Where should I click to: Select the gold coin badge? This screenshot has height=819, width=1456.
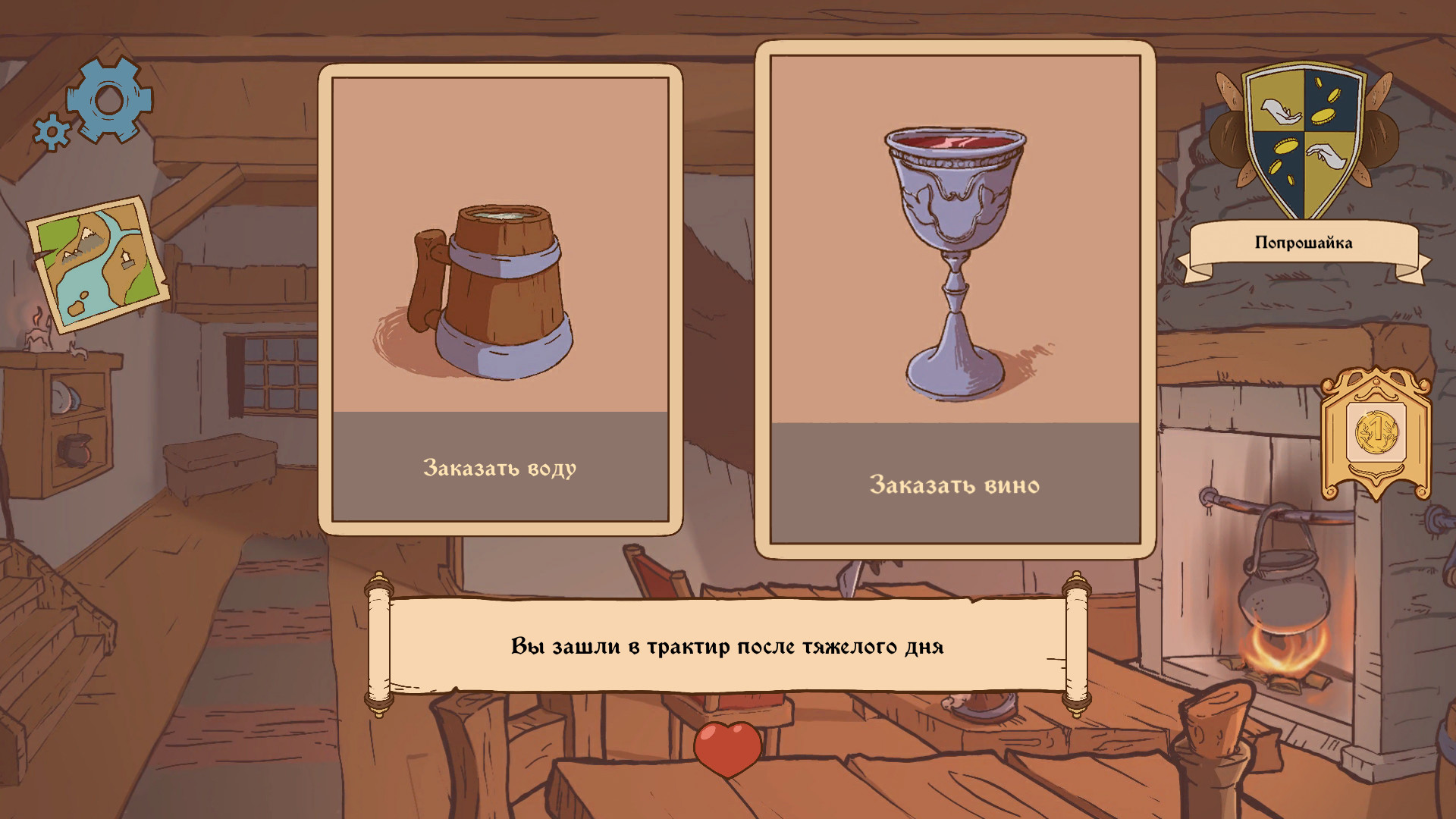click(1376, 433)
